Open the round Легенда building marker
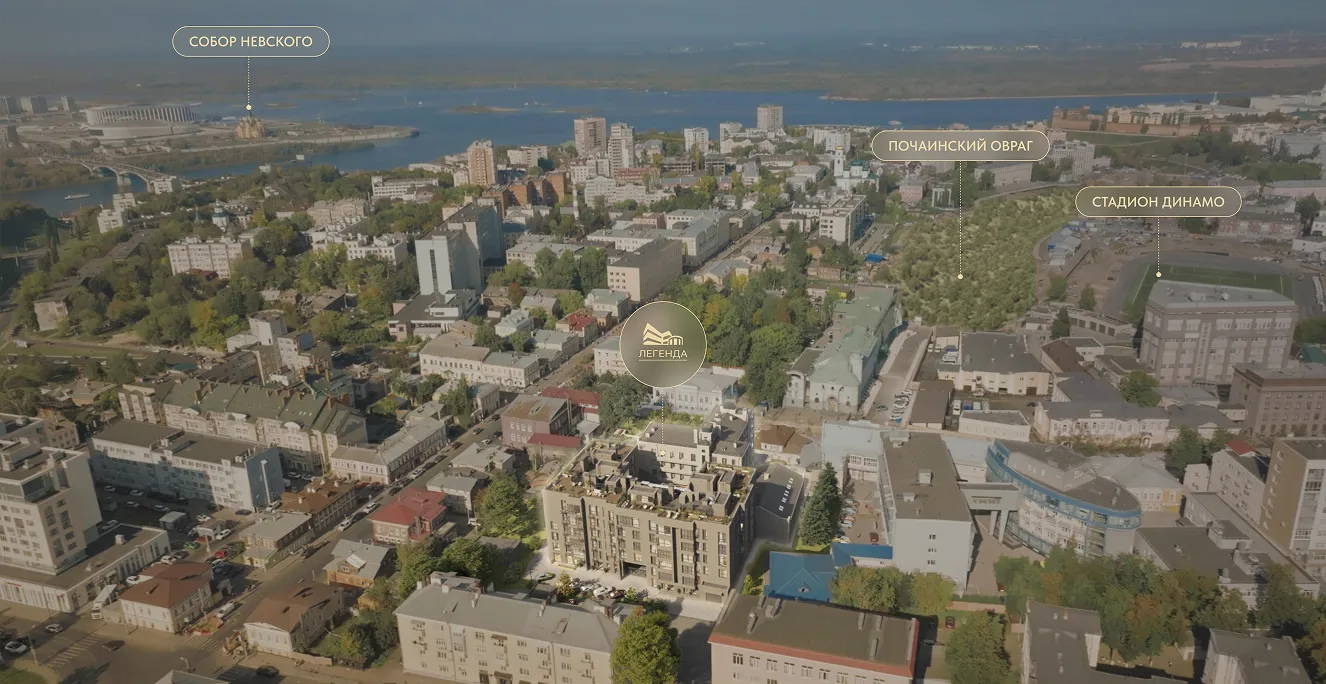1326x684 pixels. (x=663, y=344)
